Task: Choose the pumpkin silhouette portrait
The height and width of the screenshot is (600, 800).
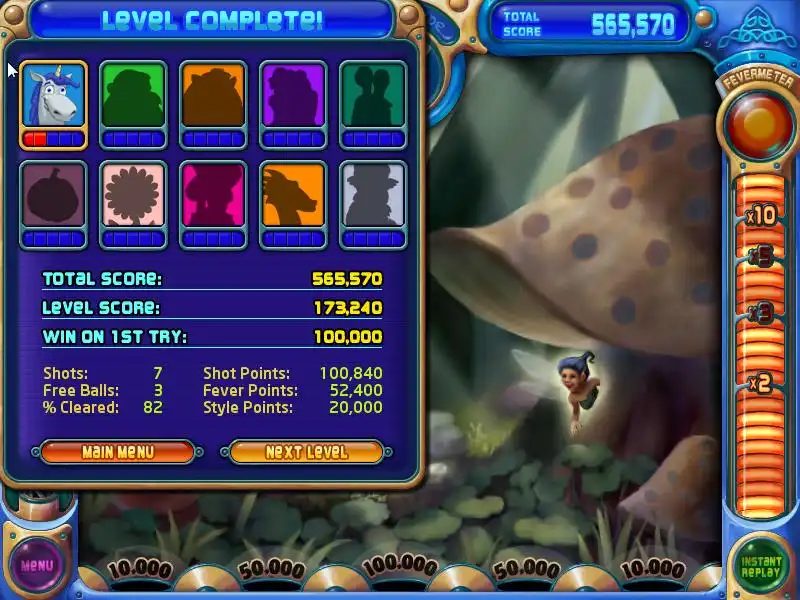Action: [53, 196]
